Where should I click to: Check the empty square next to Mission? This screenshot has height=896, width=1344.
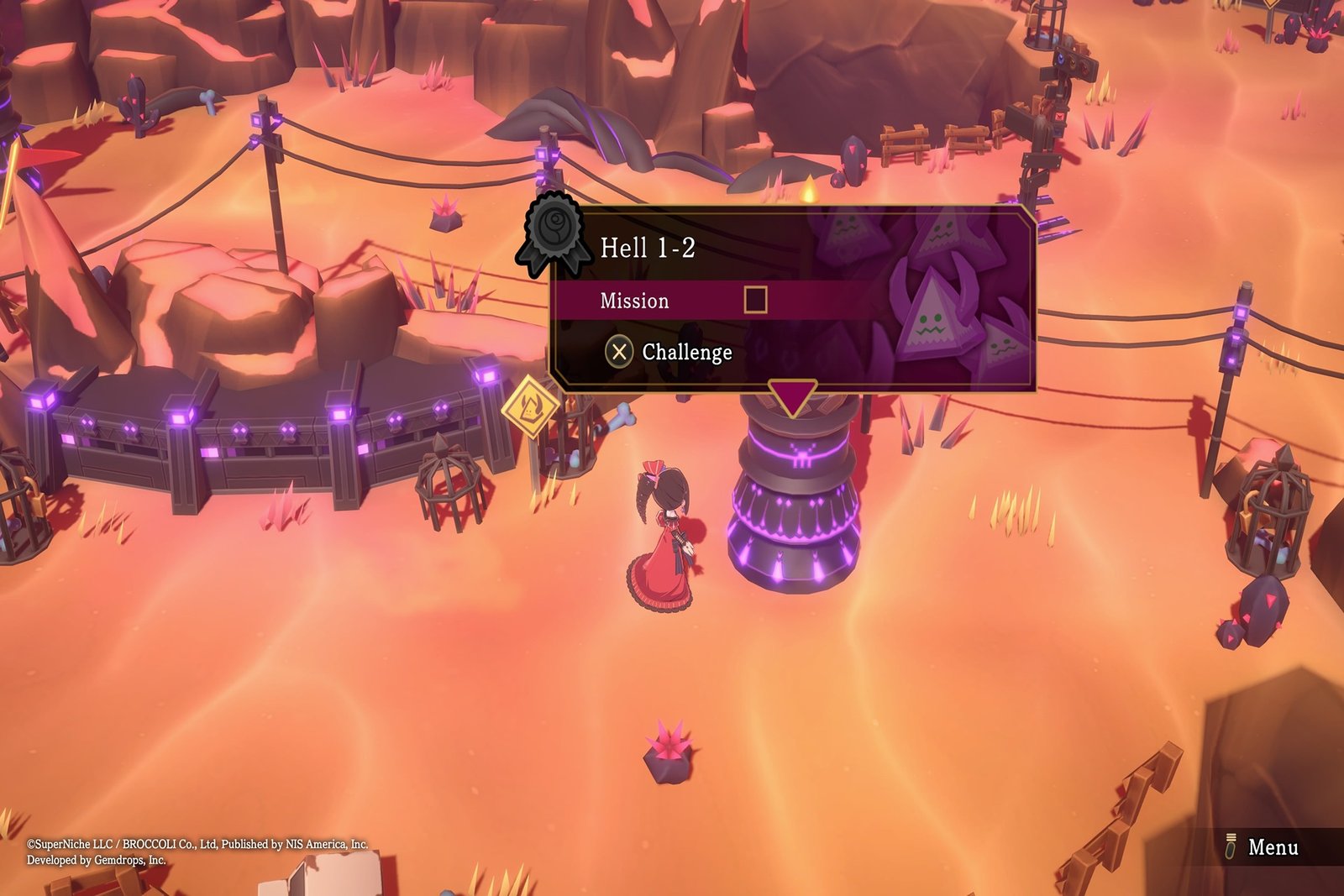click(756, 301)
